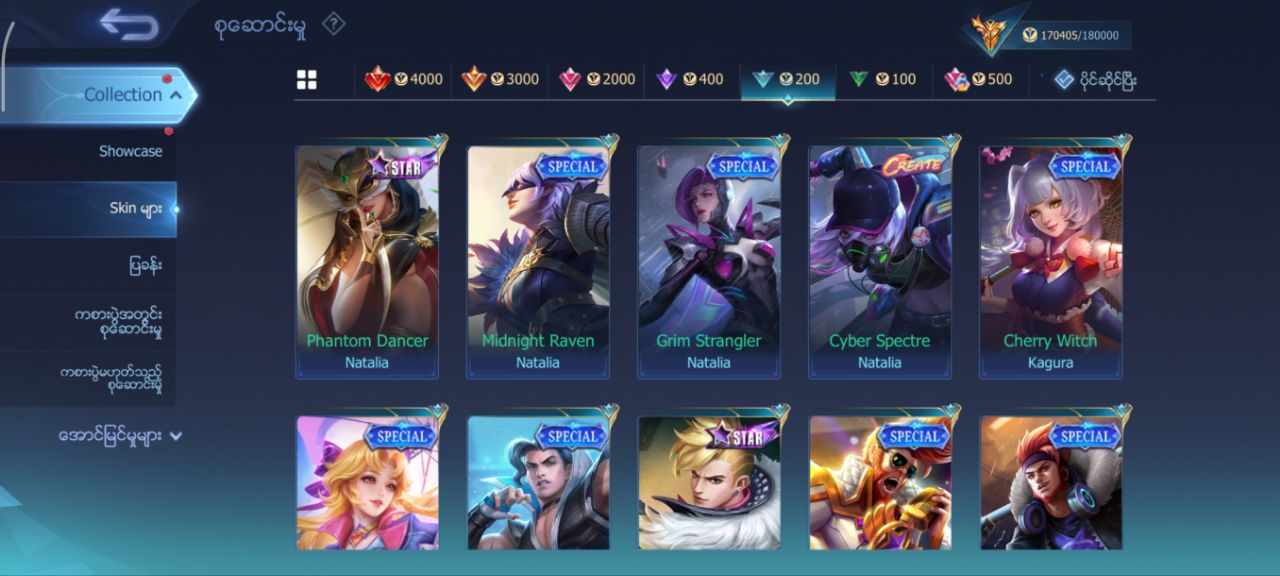
Task: Switch to the 400 point tier tab
Action: [690, 80]
